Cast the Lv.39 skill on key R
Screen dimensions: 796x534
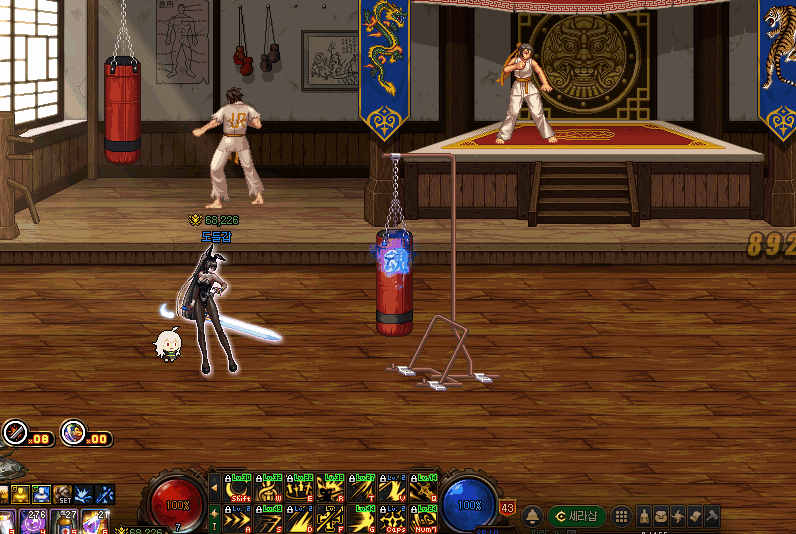click(331, 488)
